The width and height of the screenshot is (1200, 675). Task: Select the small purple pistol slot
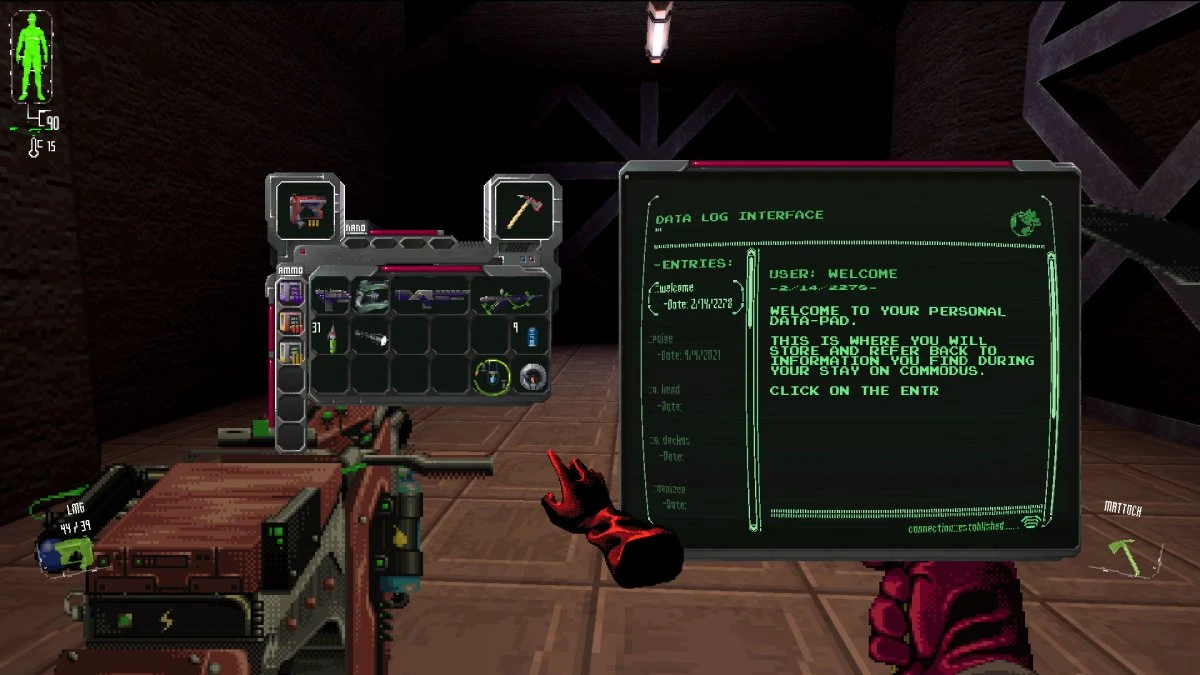[330, 296]
